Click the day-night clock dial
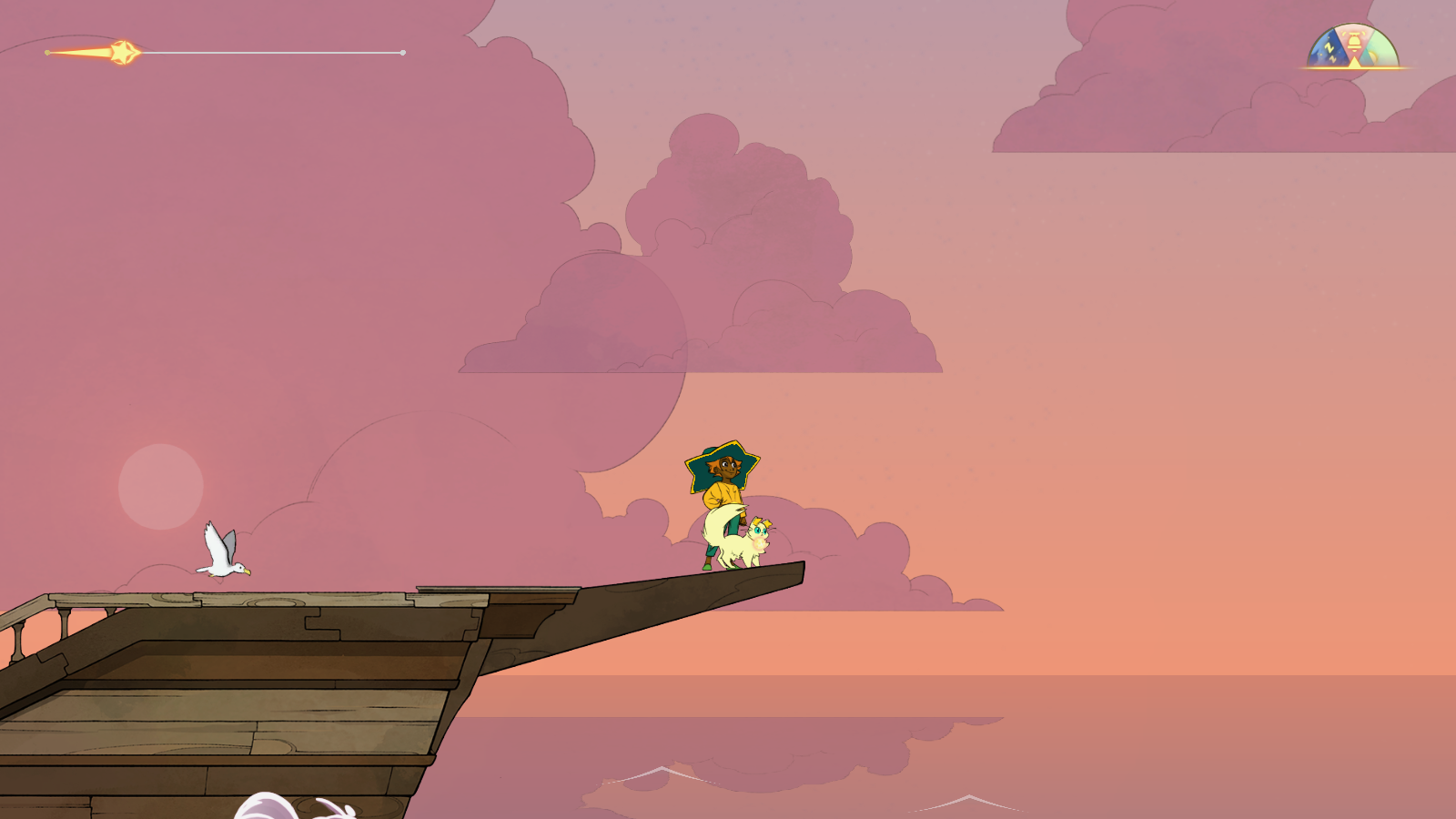Image resolution: width=1456 pixels, height=819 pixels. (1353, 48)
